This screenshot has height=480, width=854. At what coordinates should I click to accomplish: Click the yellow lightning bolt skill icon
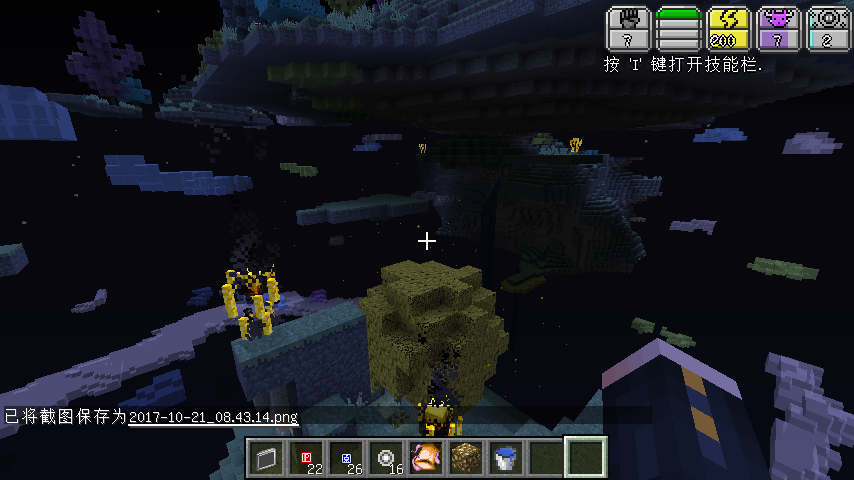coord(728,30)
